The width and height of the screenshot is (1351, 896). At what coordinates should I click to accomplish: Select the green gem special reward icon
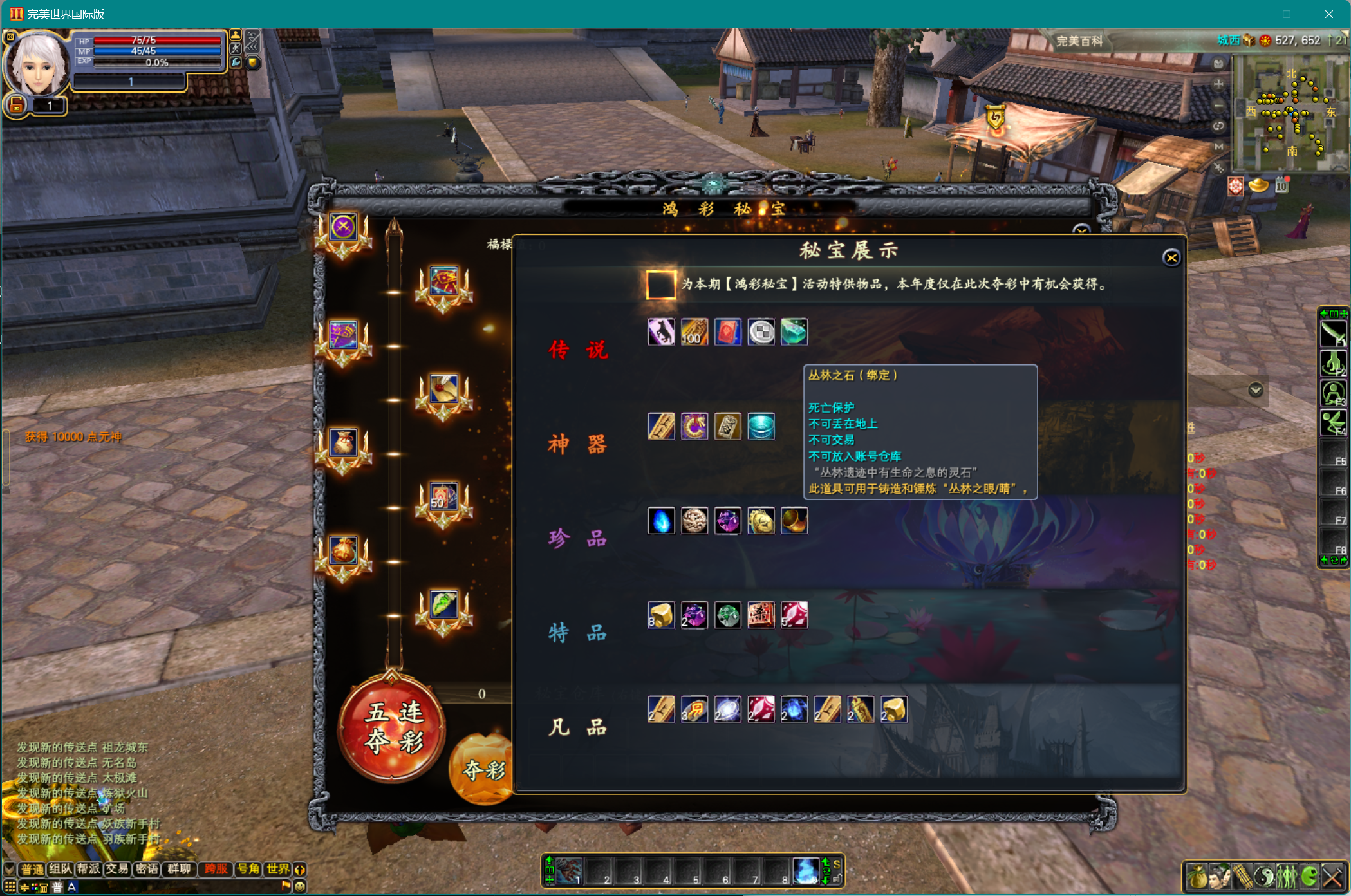(x=727, y=615)
